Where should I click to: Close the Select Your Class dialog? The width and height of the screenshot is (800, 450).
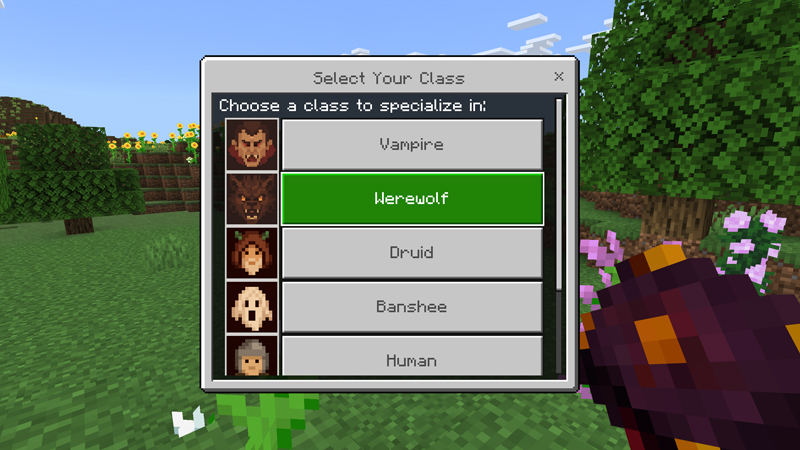pyautogui.click(x=559, y=77)
